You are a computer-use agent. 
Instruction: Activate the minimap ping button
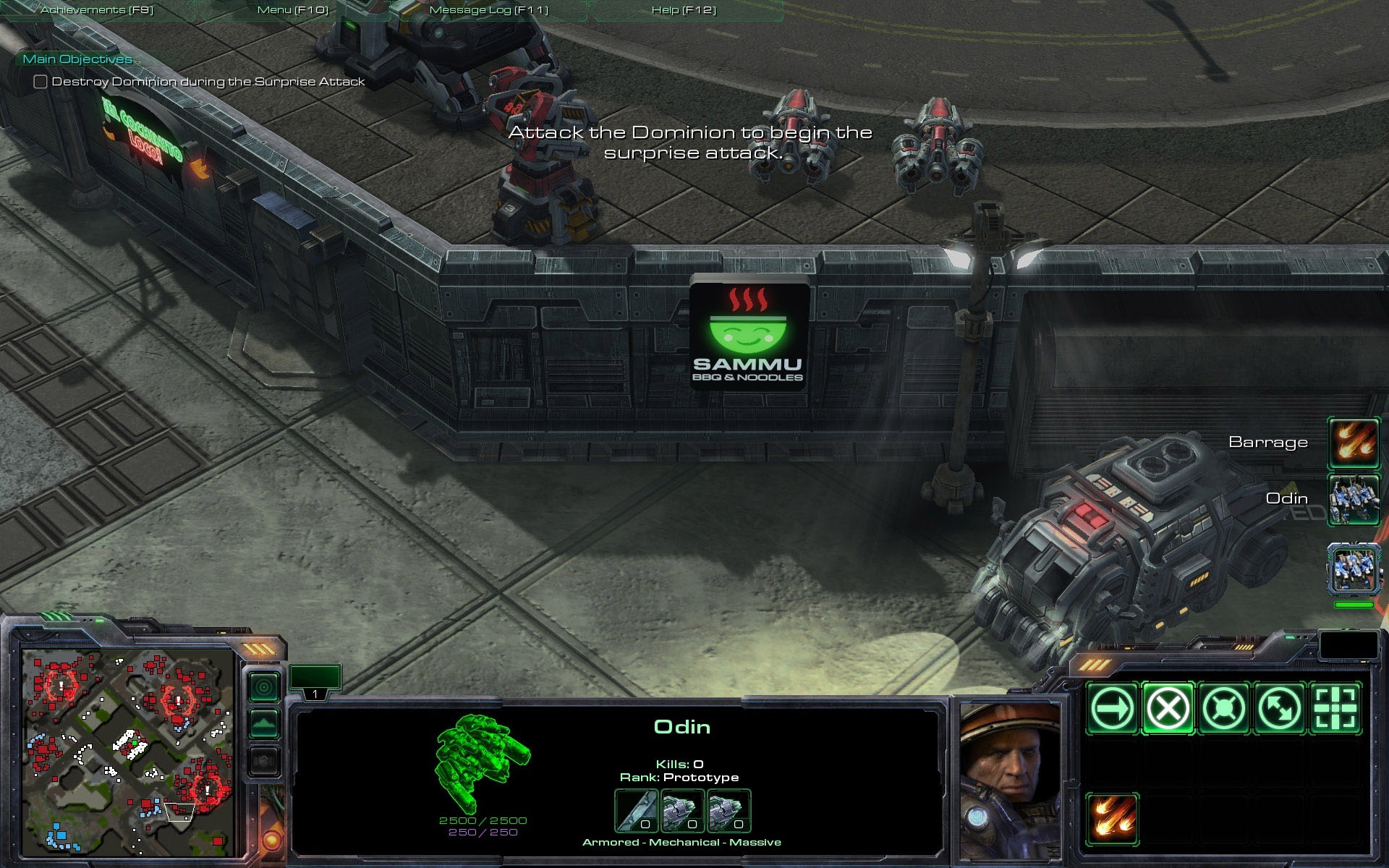click(264, 686)
